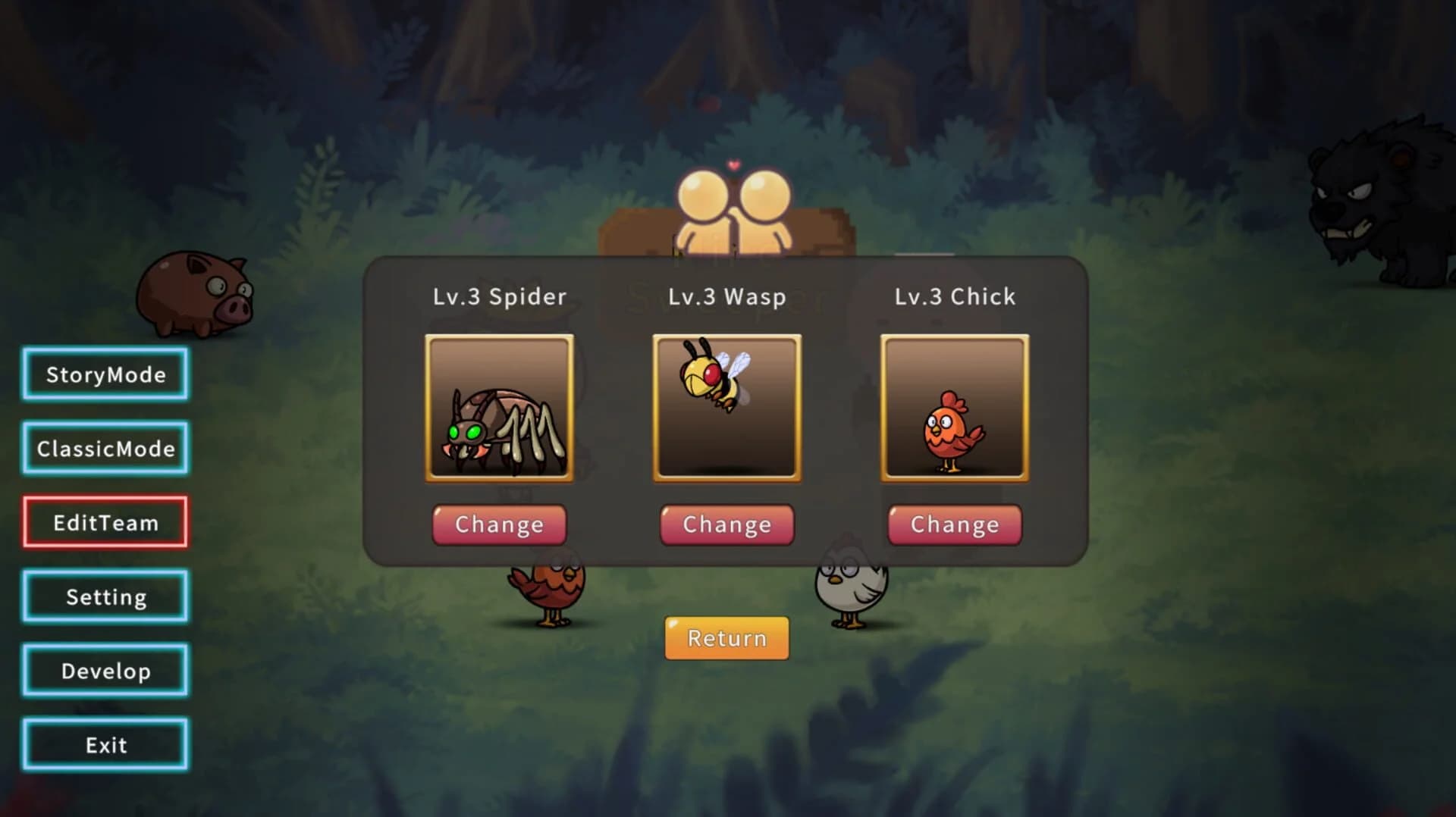Open ClassicMode from the side menu
Viewport: 1456px width, 817px height.
coord(105,448)
